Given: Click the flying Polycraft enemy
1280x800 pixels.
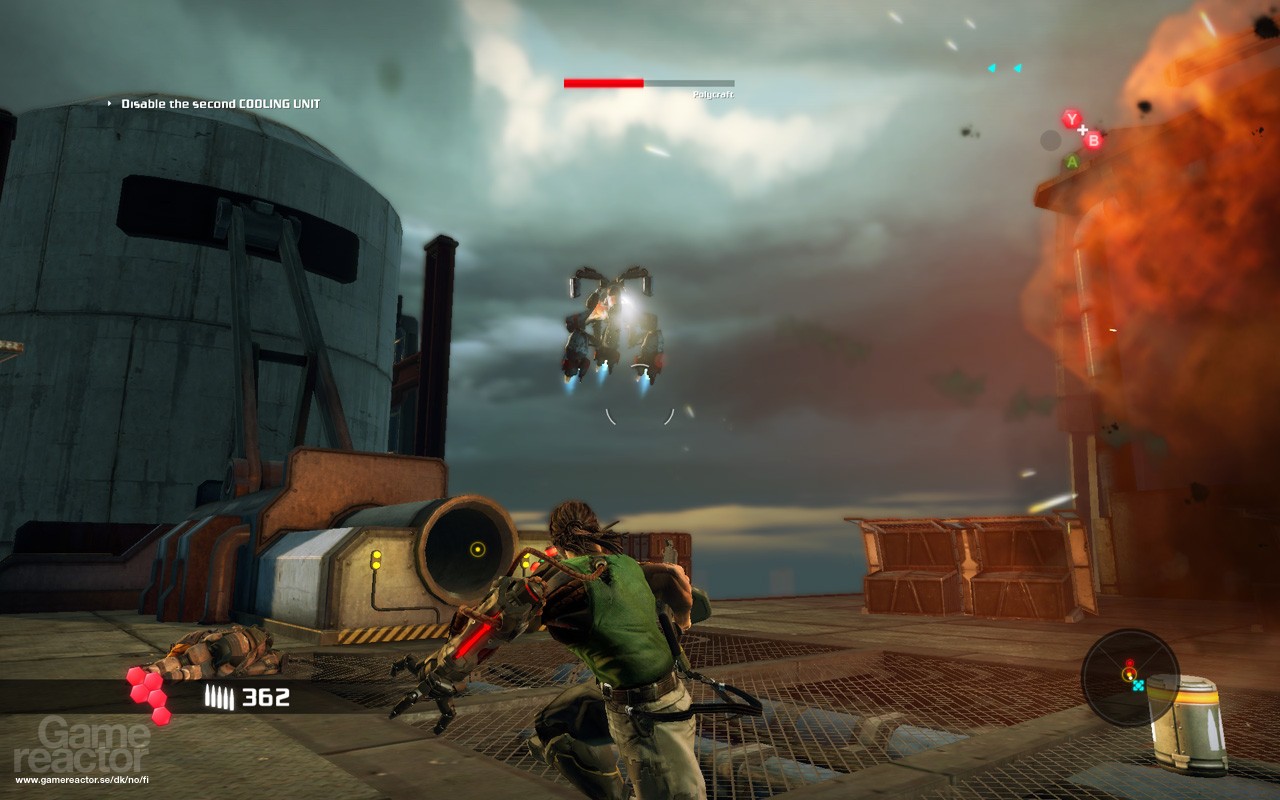Looking at the screenshot, I should [x=614, y=320].
